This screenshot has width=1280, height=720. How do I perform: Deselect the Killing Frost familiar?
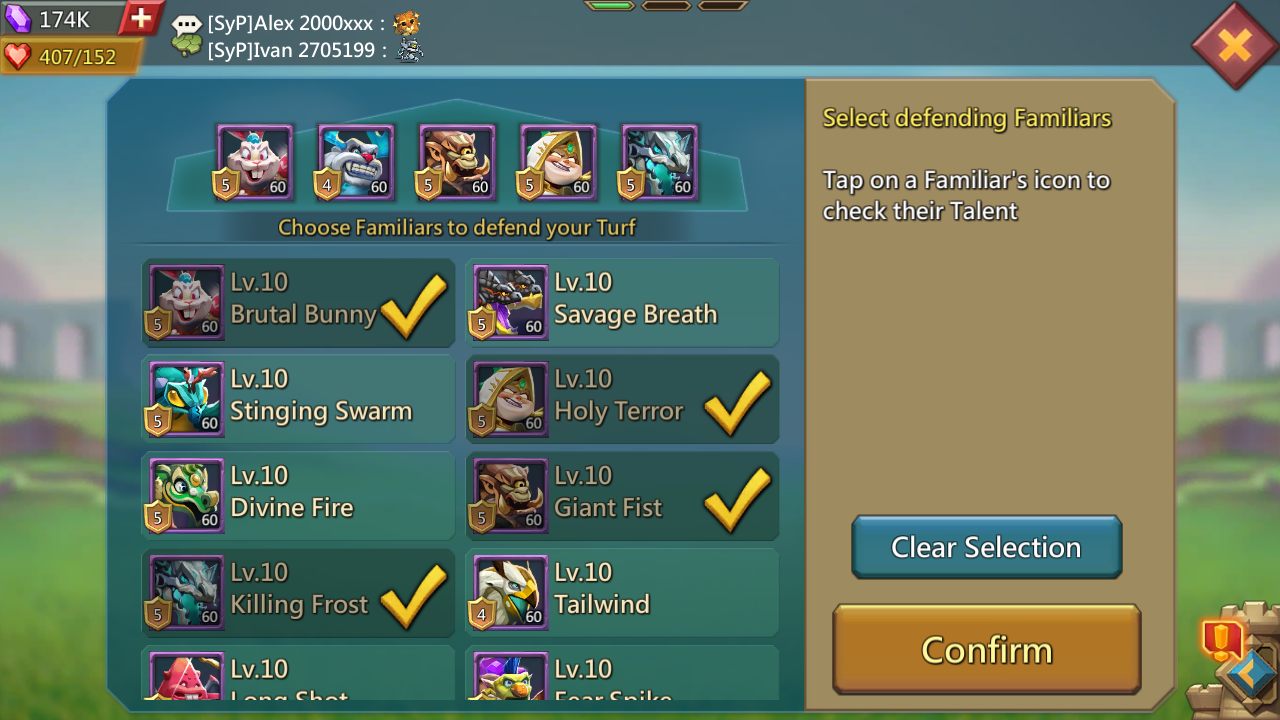[298, 593]
